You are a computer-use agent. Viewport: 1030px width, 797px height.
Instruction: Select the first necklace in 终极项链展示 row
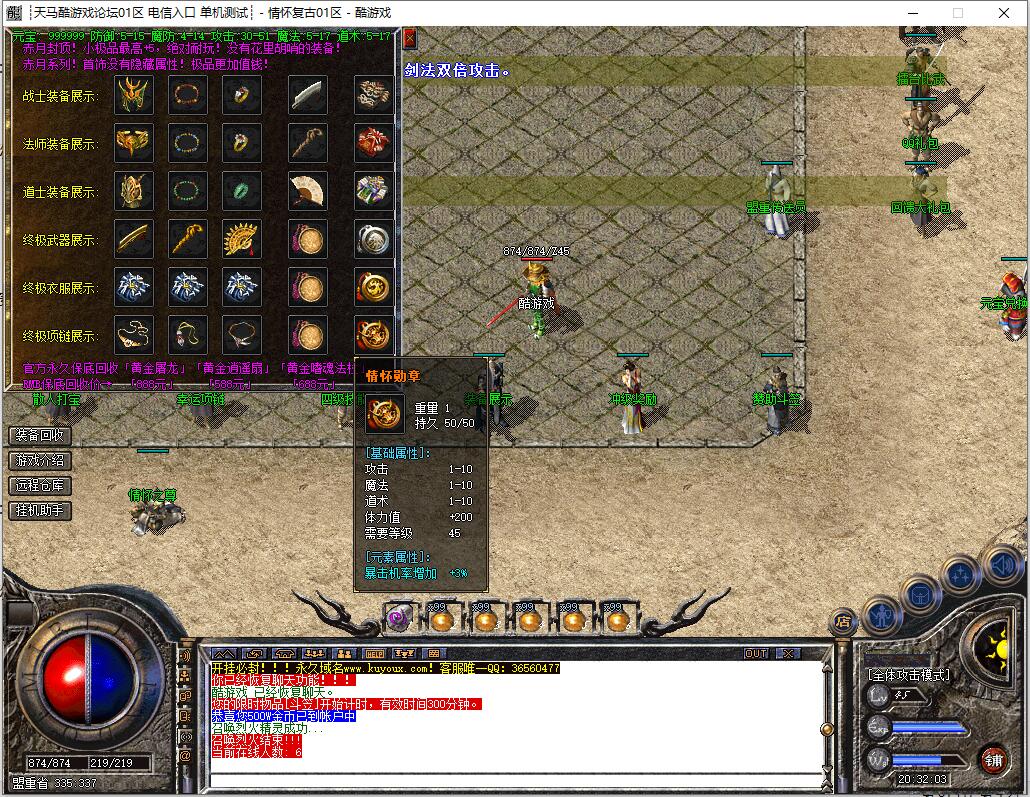tap(133, 335)
